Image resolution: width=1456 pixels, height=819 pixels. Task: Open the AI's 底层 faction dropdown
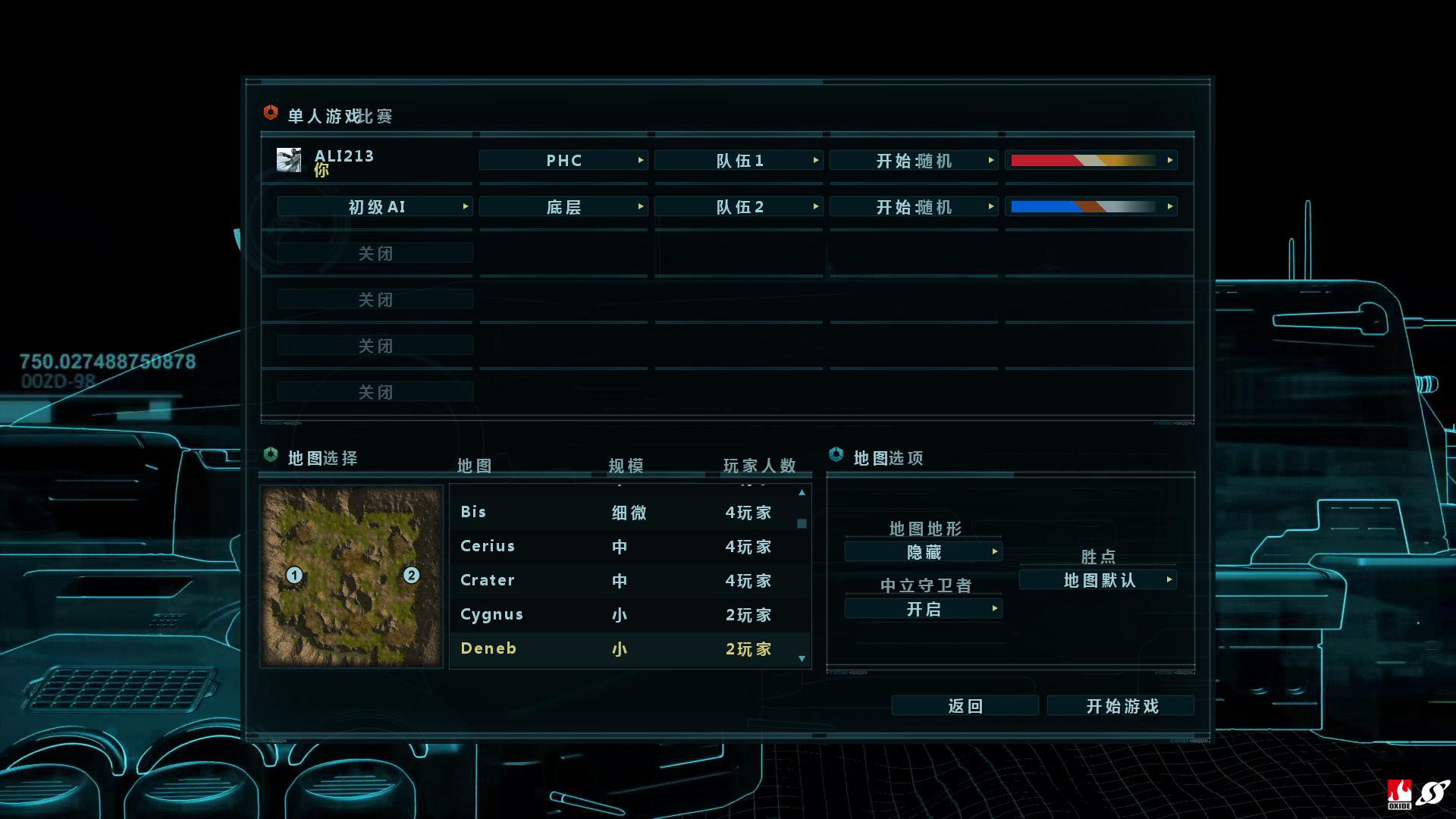point(563,207)
